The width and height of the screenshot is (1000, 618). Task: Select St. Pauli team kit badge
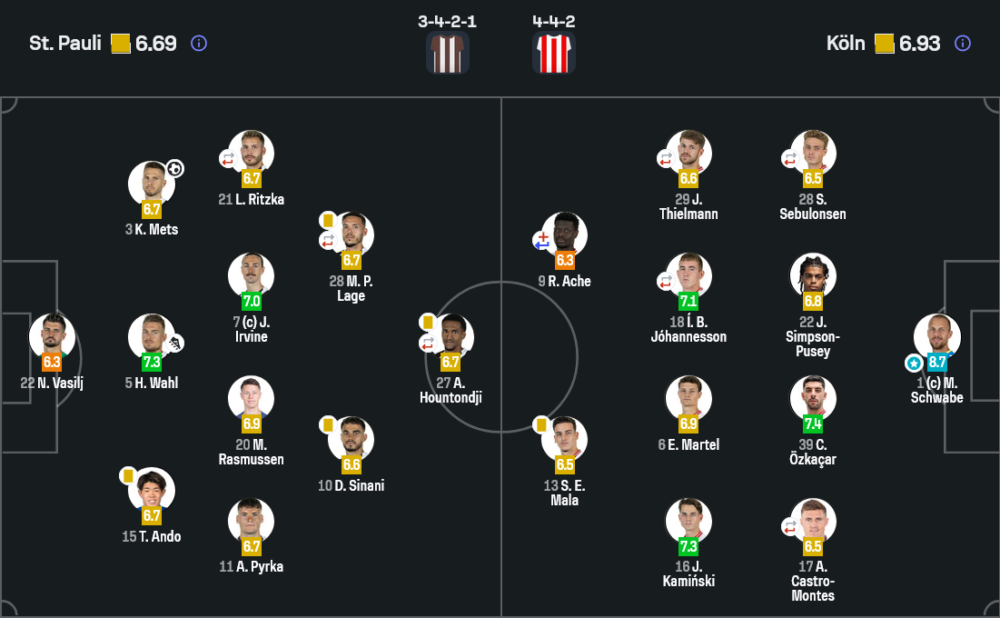[447, 52]
